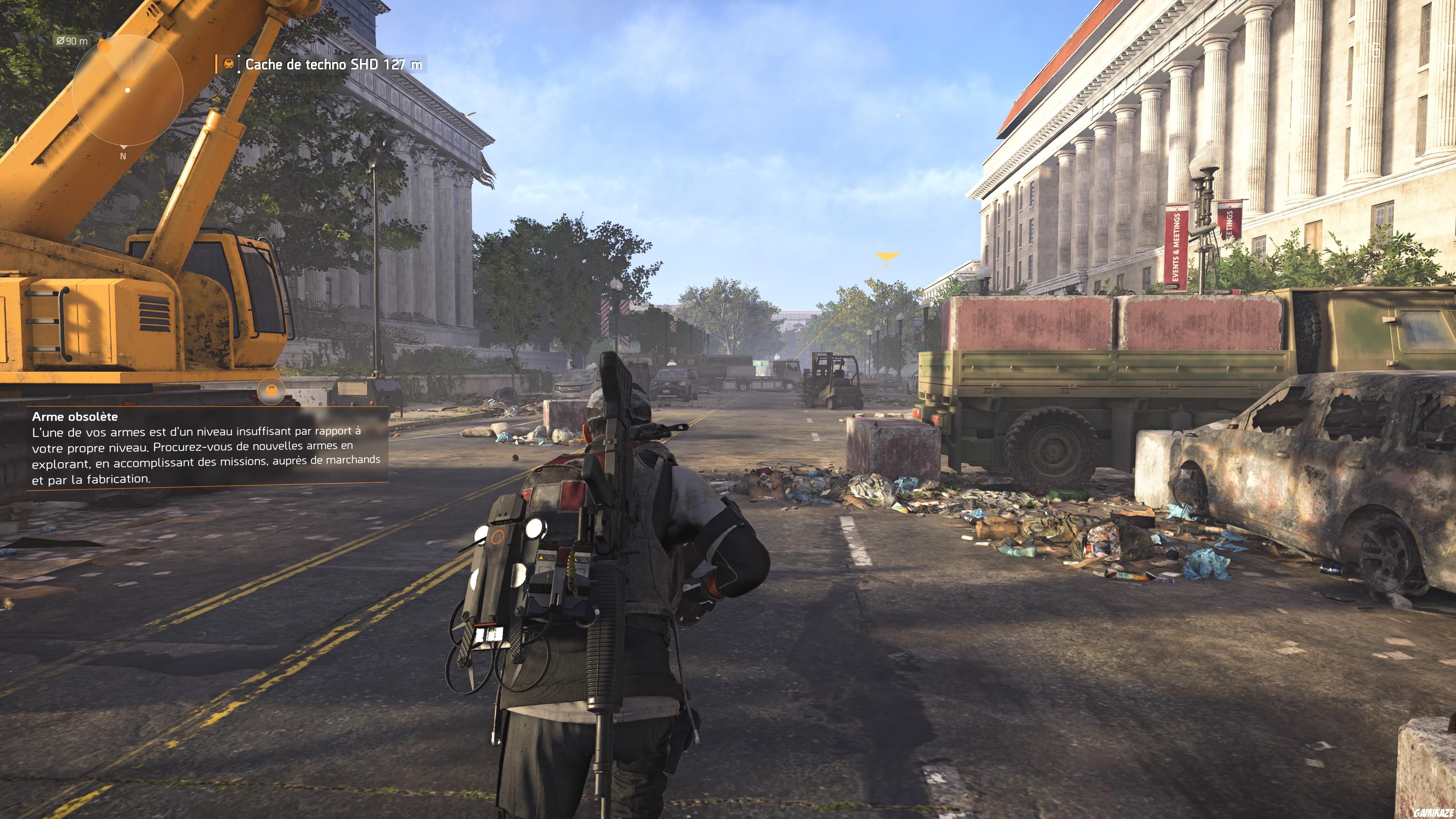This screenshot has height=819, width=1456.
Task: Expand the Cache de techno SHD objective details
Action: click(x=334, y=64)
